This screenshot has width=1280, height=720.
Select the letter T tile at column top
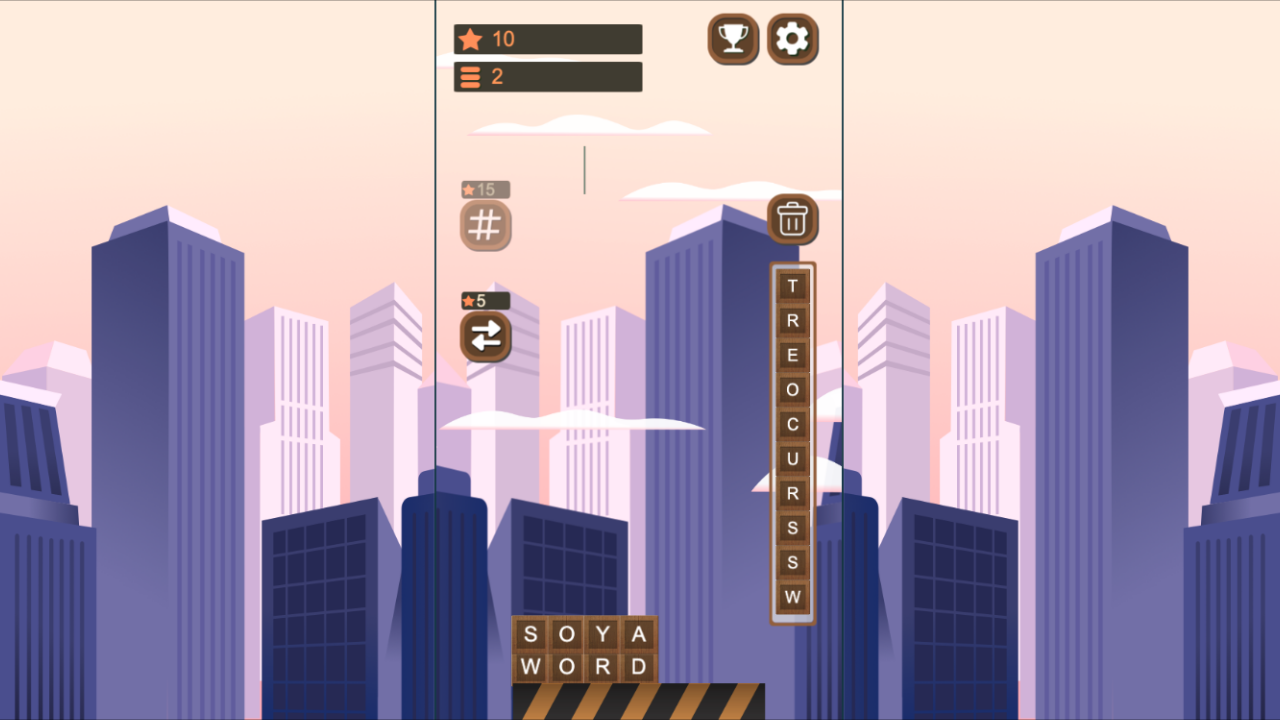coord(793,286)
